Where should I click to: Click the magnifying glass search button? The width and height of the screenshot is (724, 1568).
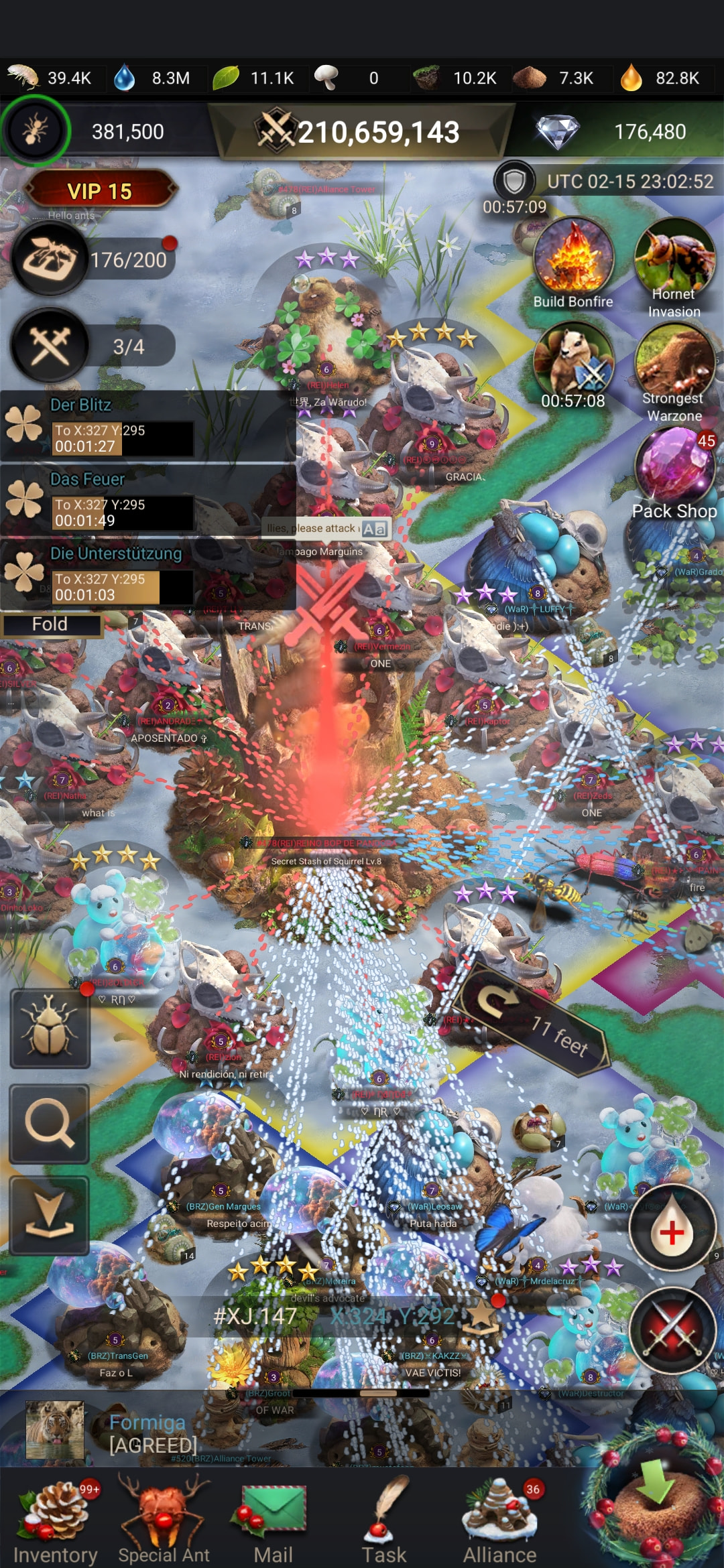(50, 1124)
